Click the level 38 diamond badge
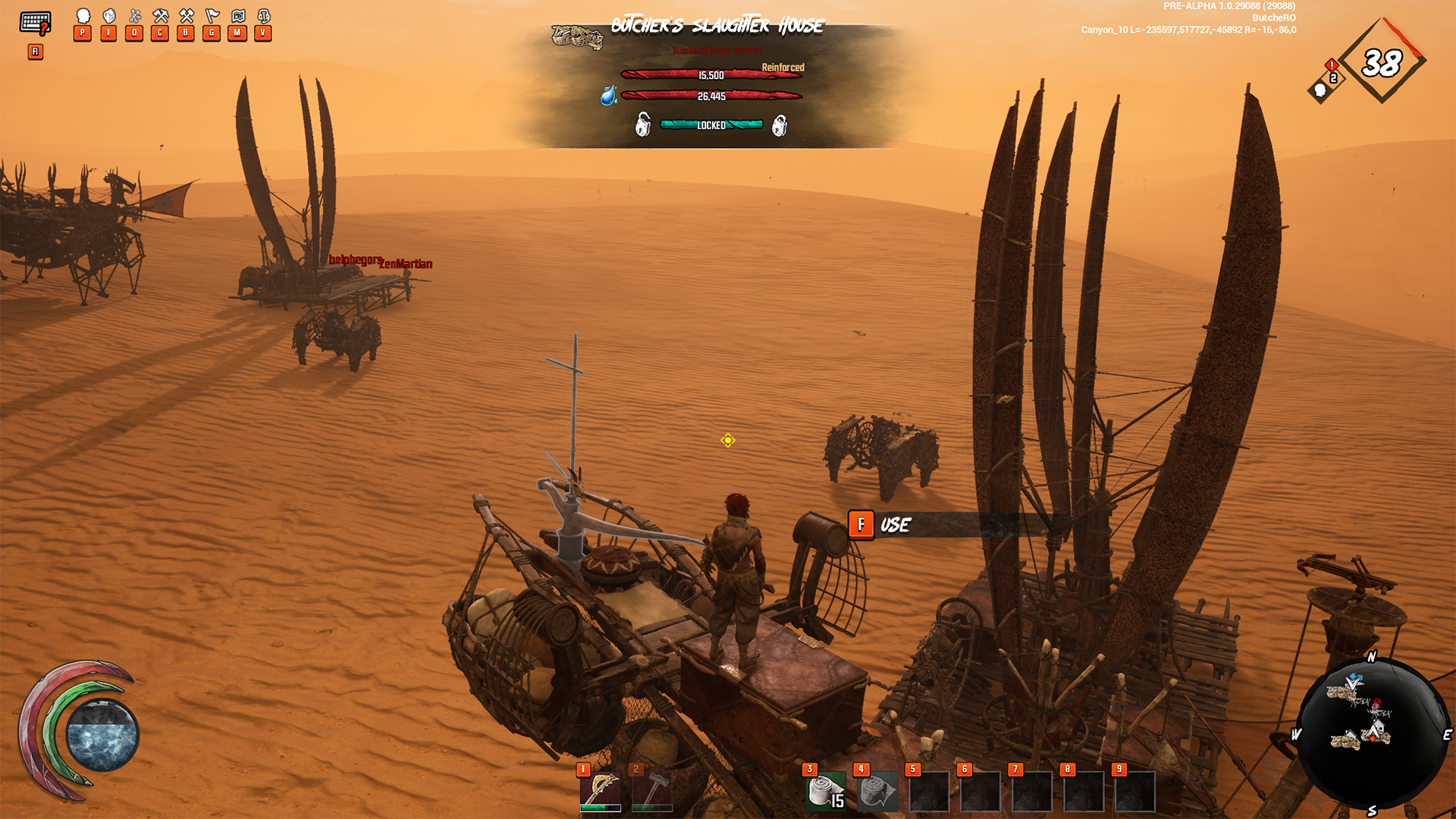 [x=1382, y=62]
